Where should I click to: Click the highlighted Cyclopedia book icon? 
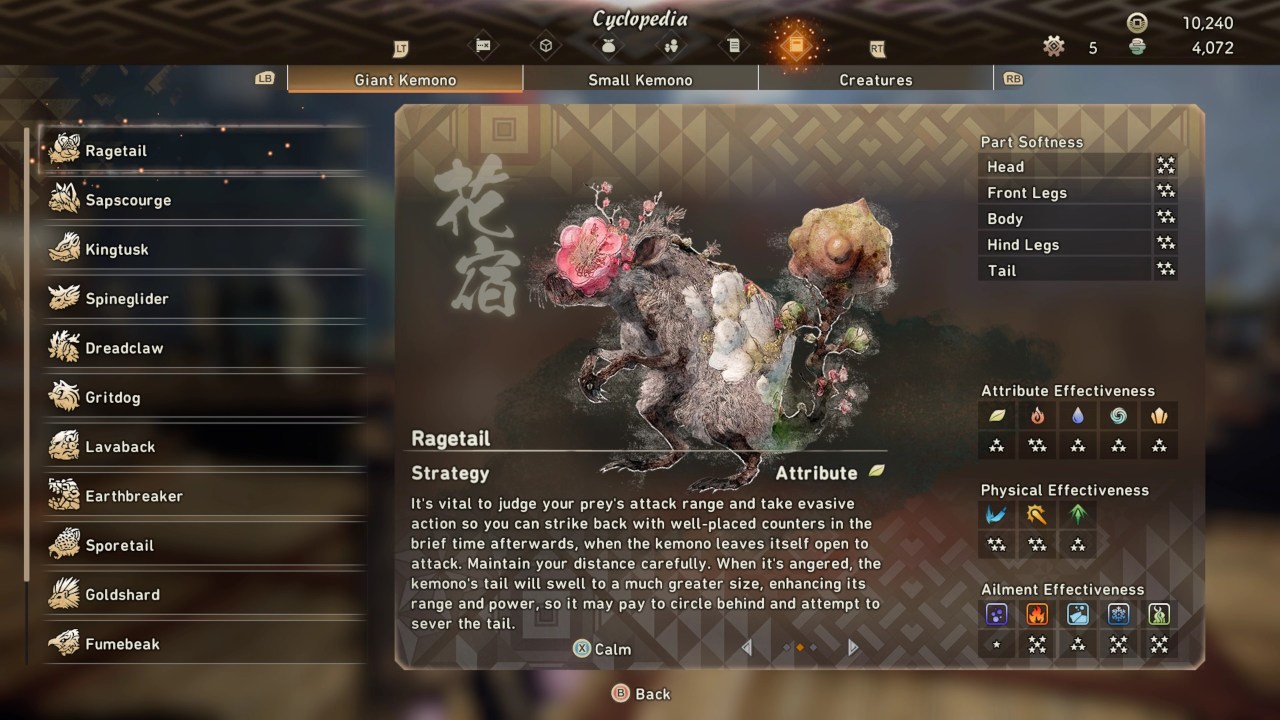(796, 44)
